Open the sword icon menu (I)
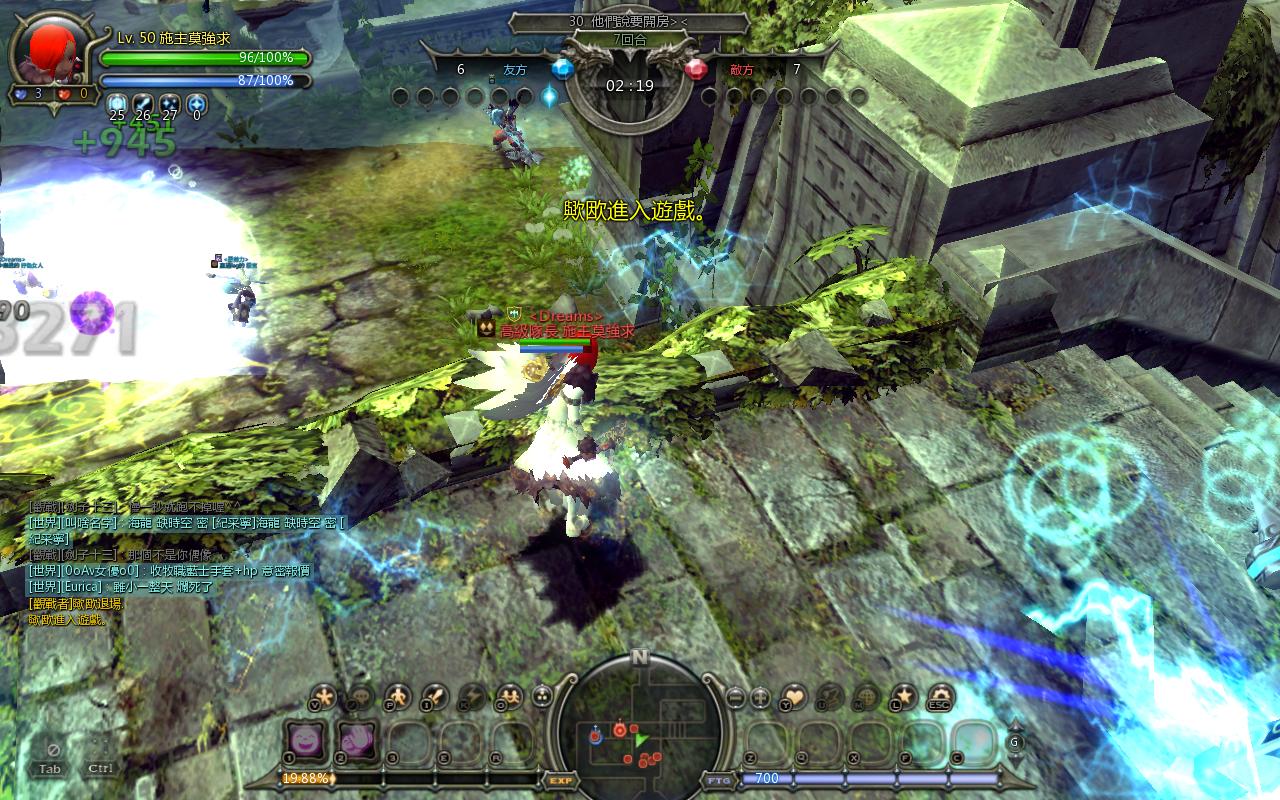The height and width of the screenshot is (800, 1280). pyautogui.click(x=434, y=696)
